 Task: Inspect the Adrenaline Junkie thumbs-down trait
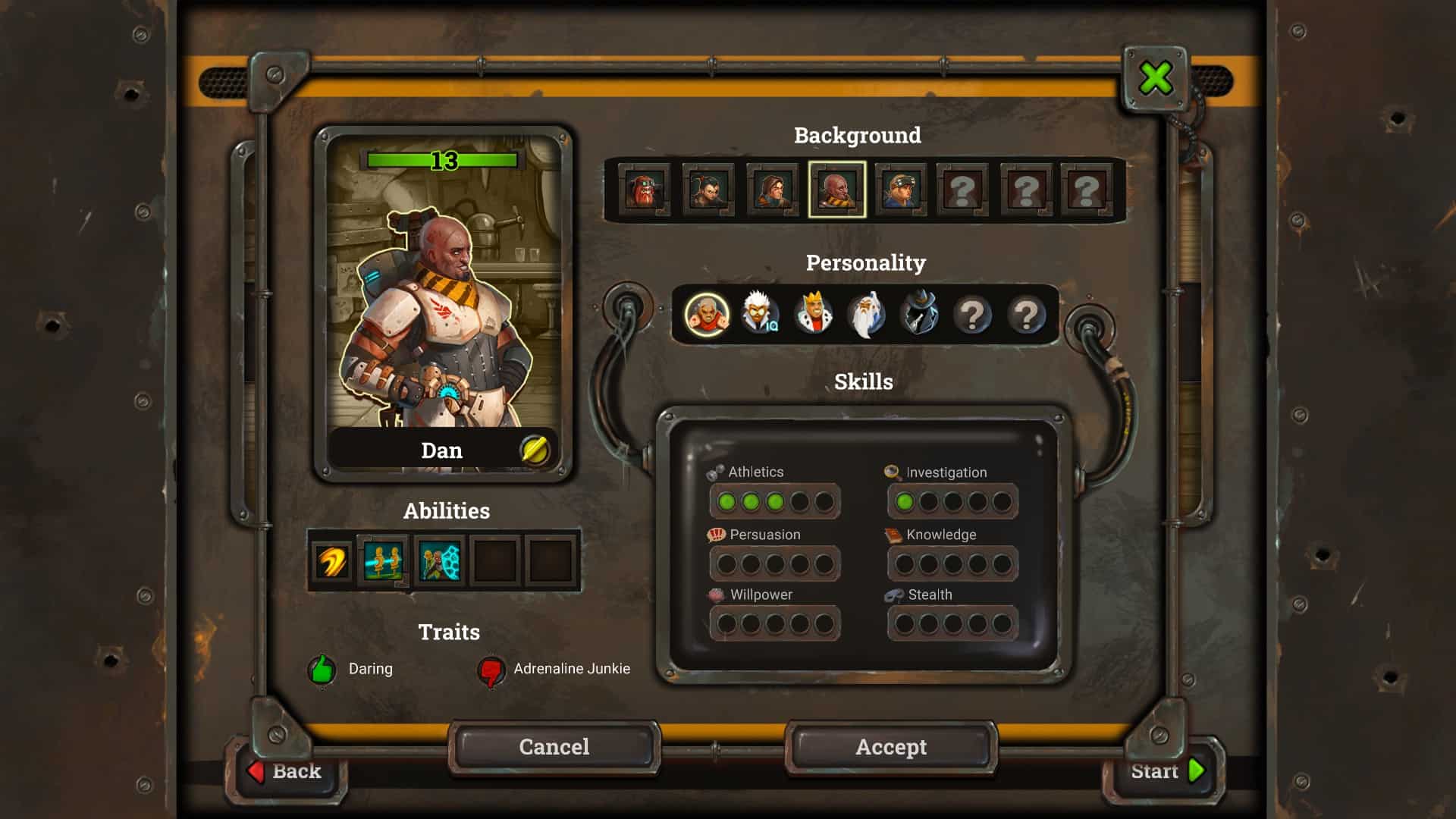point(491,670)
